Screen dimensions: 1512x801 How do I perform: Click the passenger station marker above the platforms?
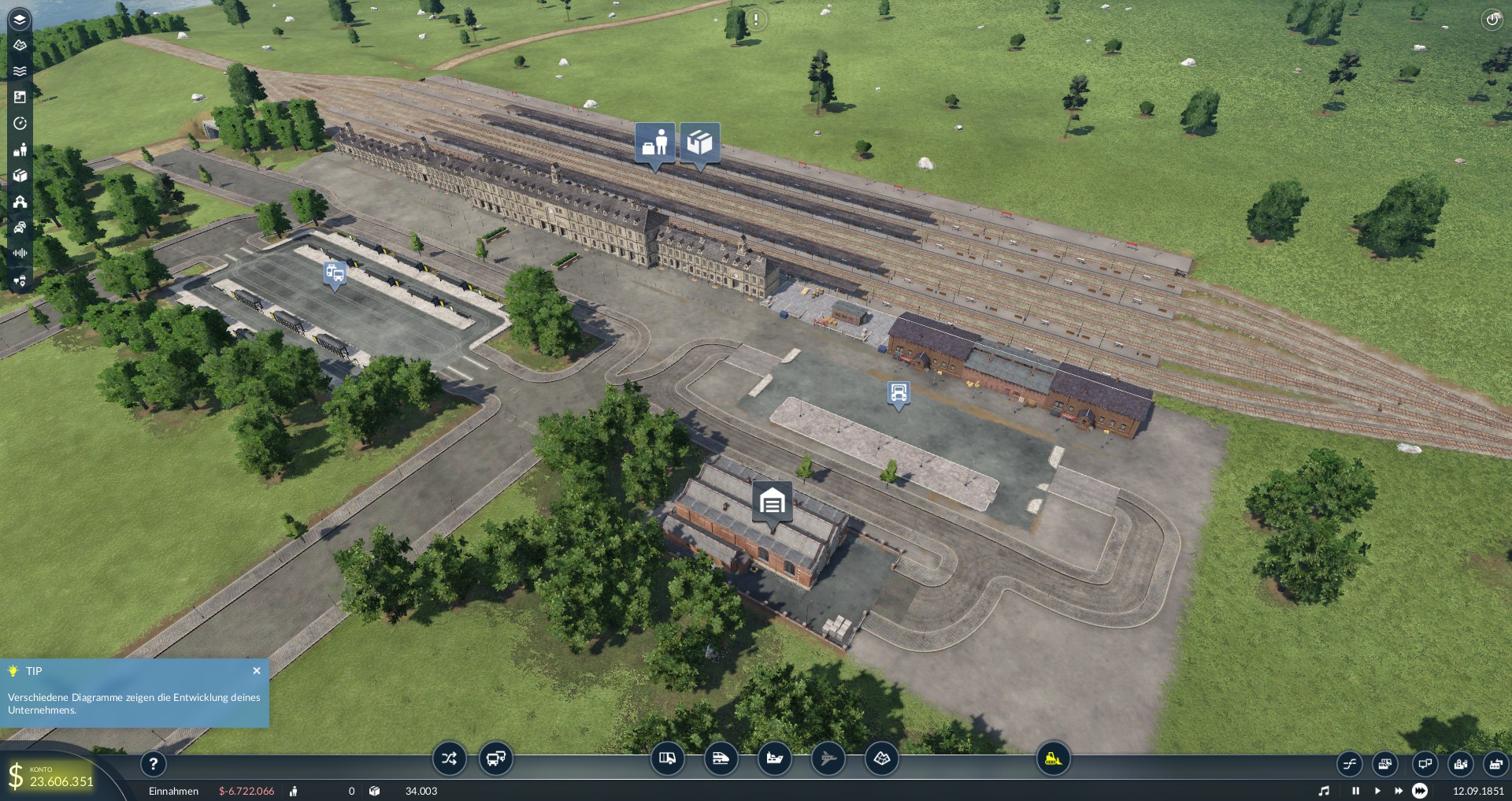[655, 143]
